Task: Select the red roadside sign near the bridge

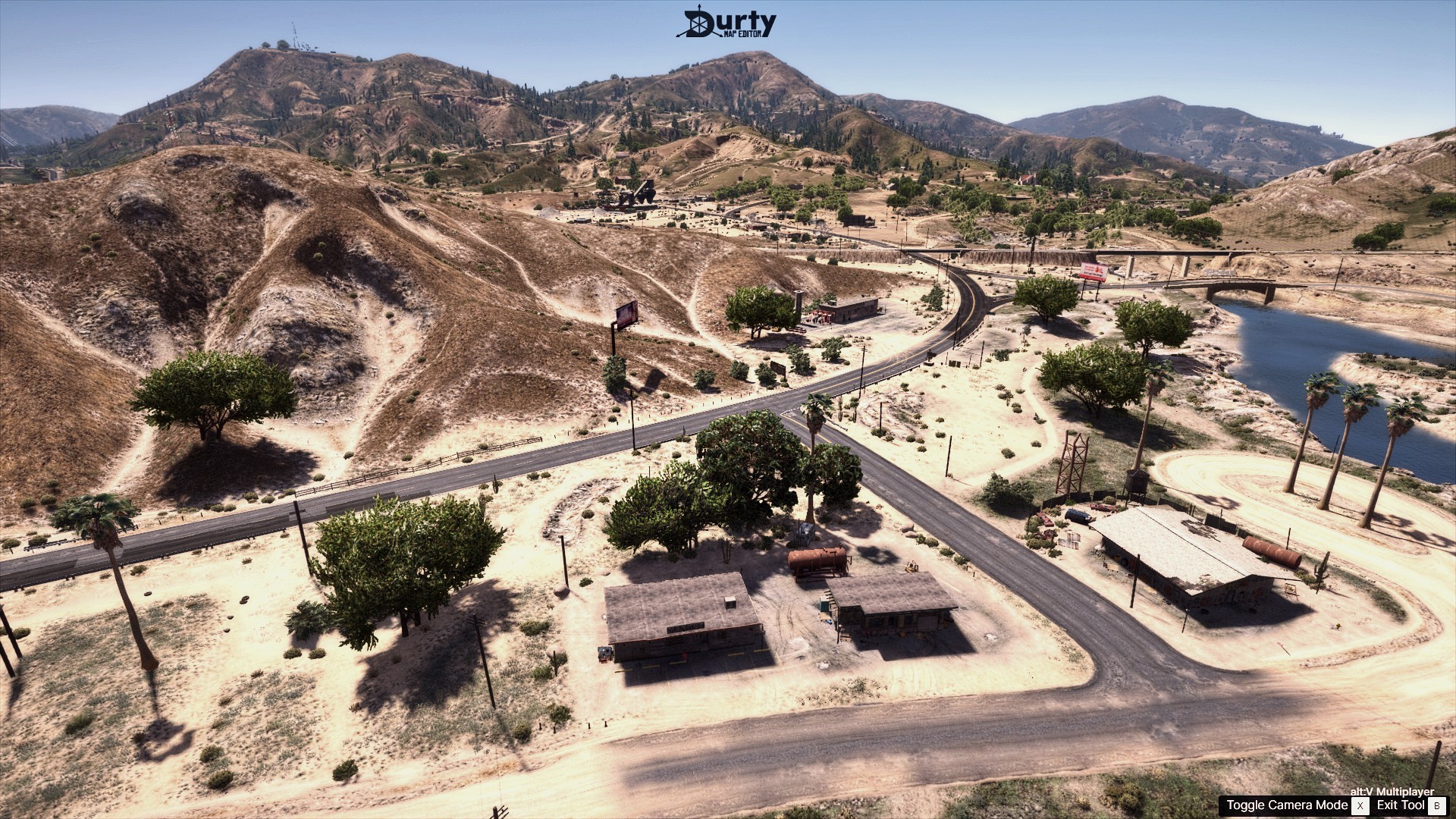Action: click(x=1093, y=271)
